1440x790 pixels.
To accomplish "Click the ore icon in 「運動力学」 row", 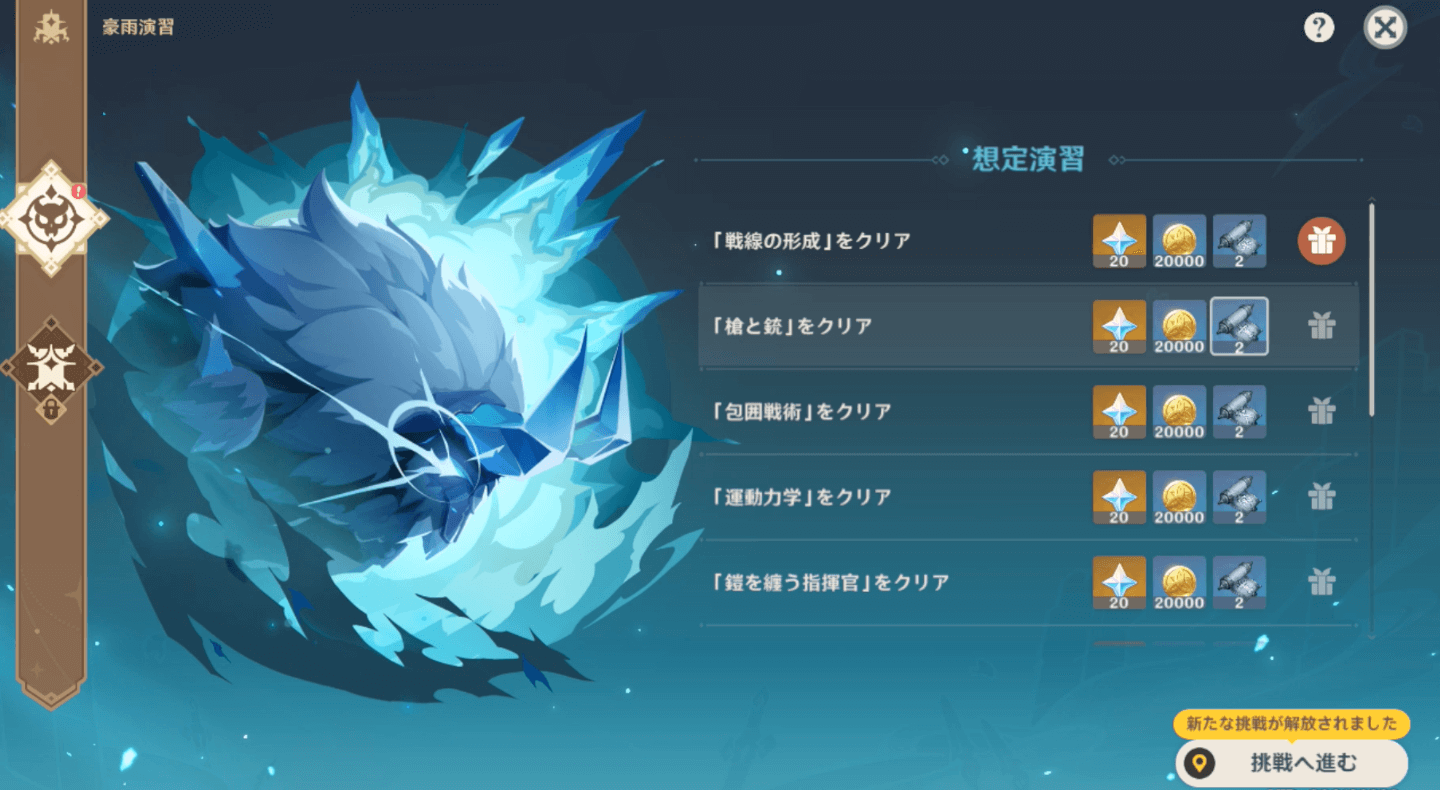I will [x=1239, y=497].
